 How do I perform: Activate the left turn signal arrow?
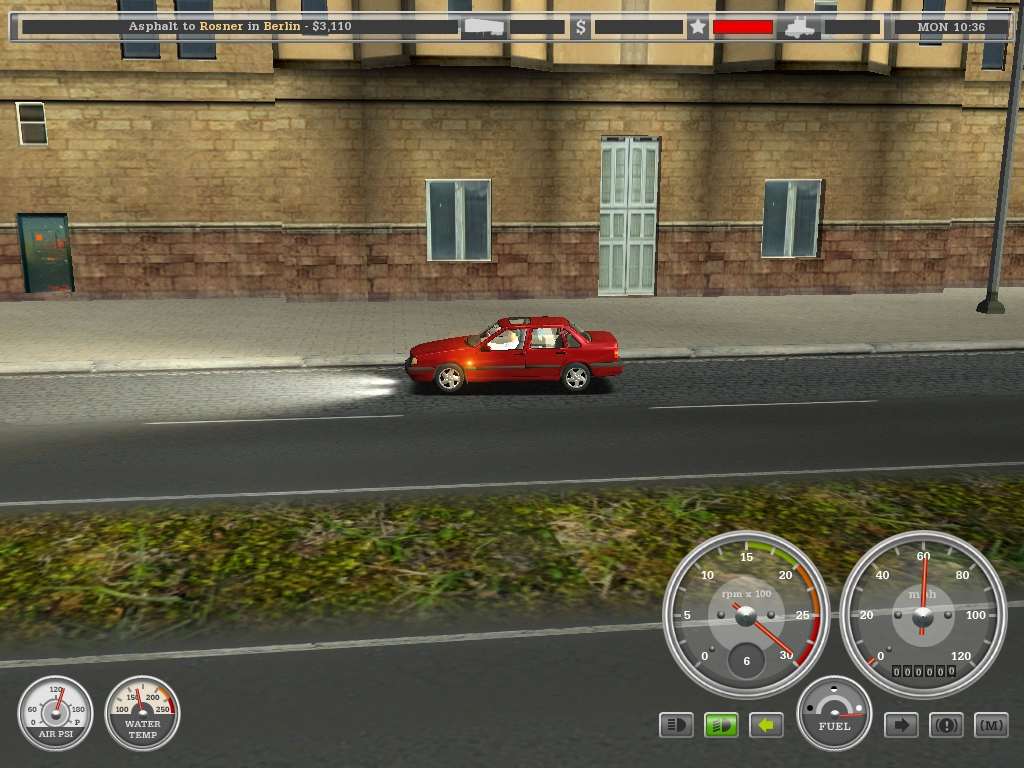pos(766,724)
